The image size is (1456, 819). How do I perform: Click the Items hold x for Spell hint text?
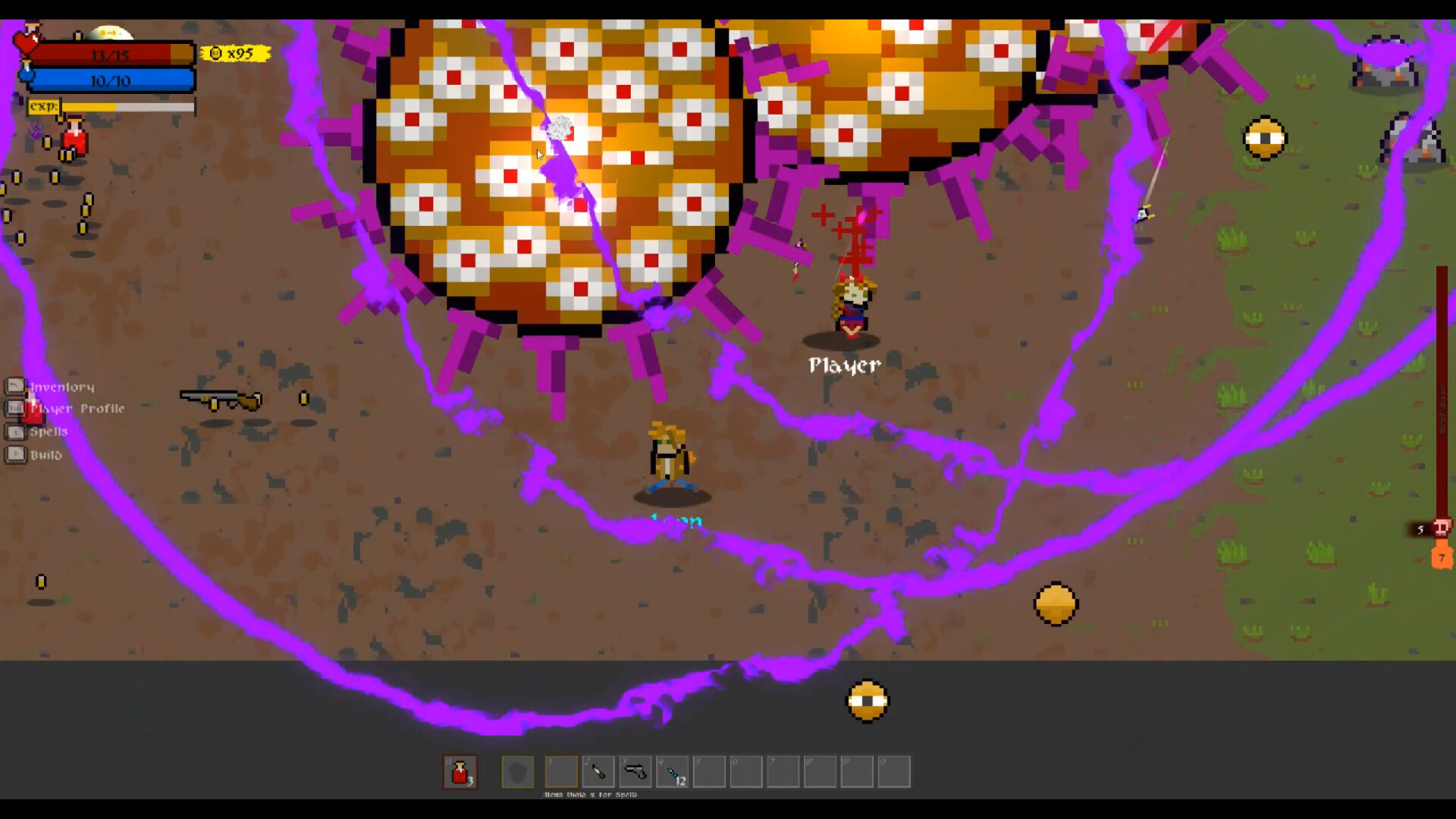[x=591, y=795]
